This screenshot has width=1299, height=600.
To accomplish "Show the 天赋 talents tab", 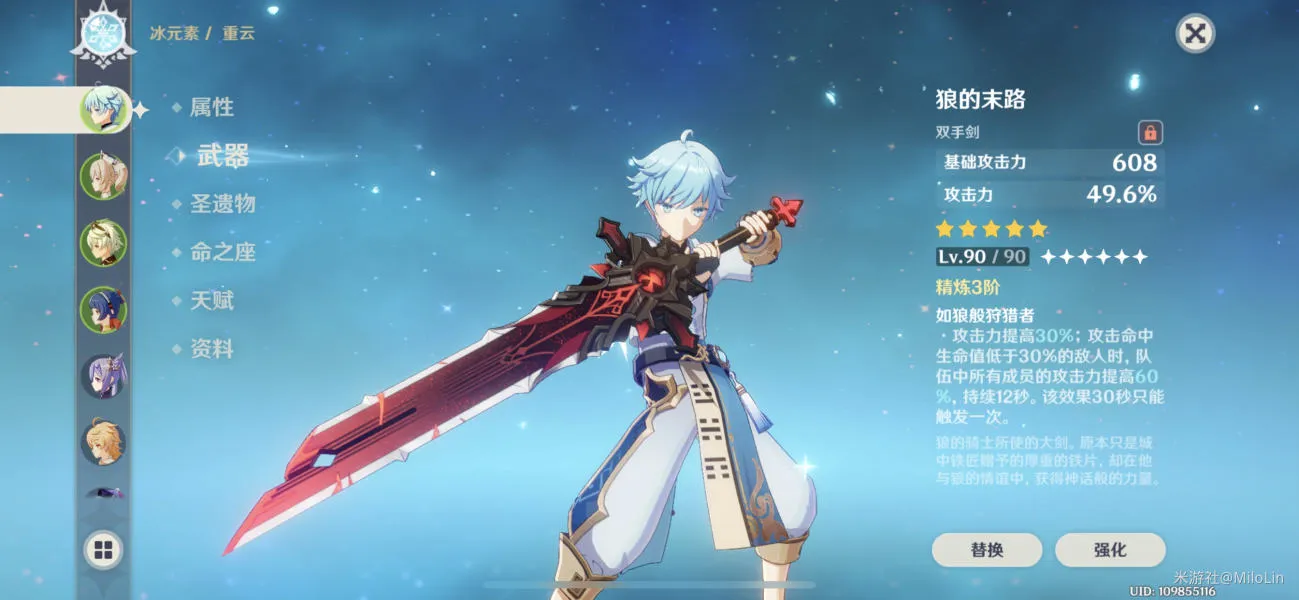I will point(211,300).
